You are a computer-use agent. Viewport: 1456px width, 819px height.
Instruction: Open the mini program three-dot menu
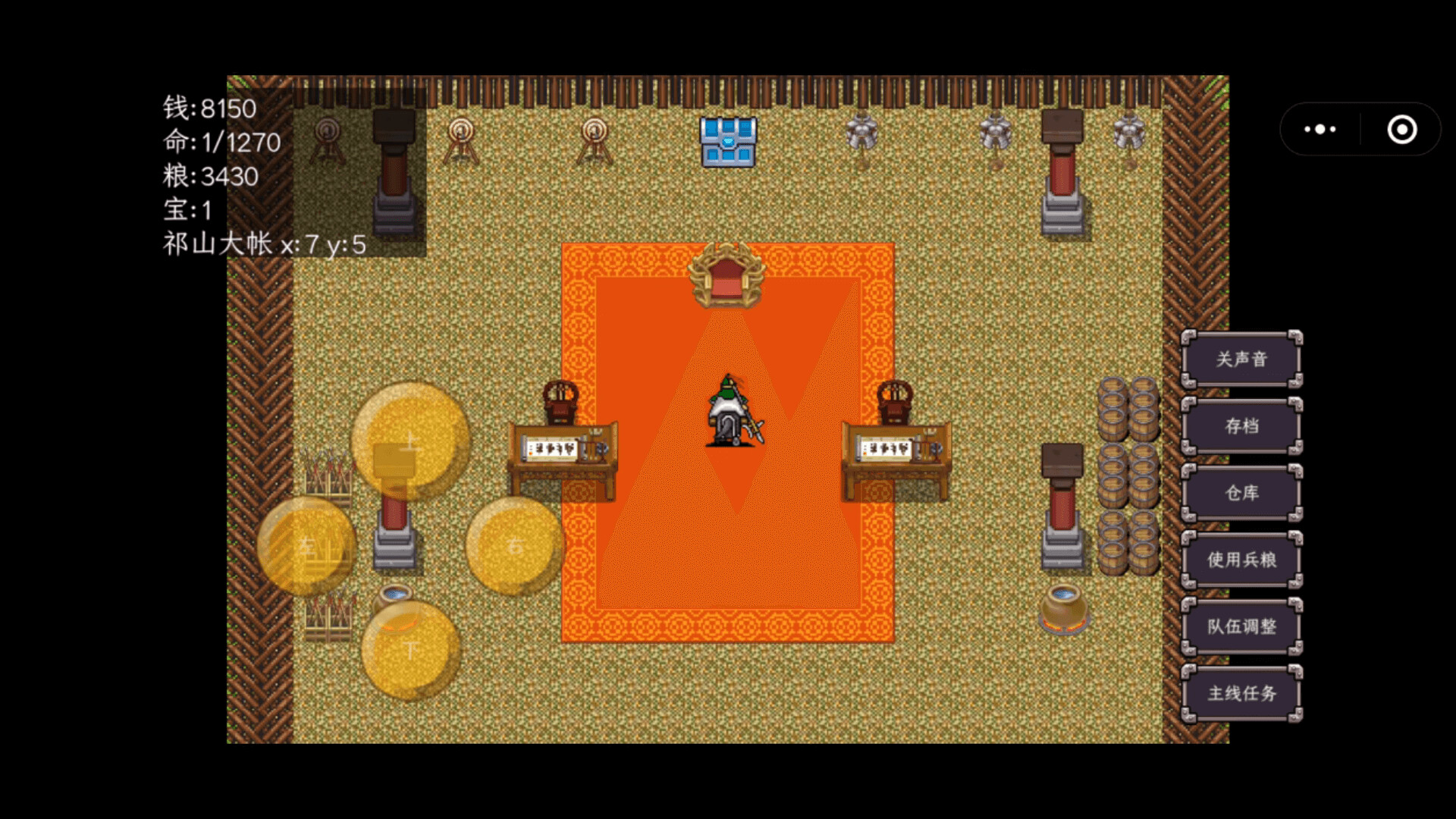(x=1320, y=130)
